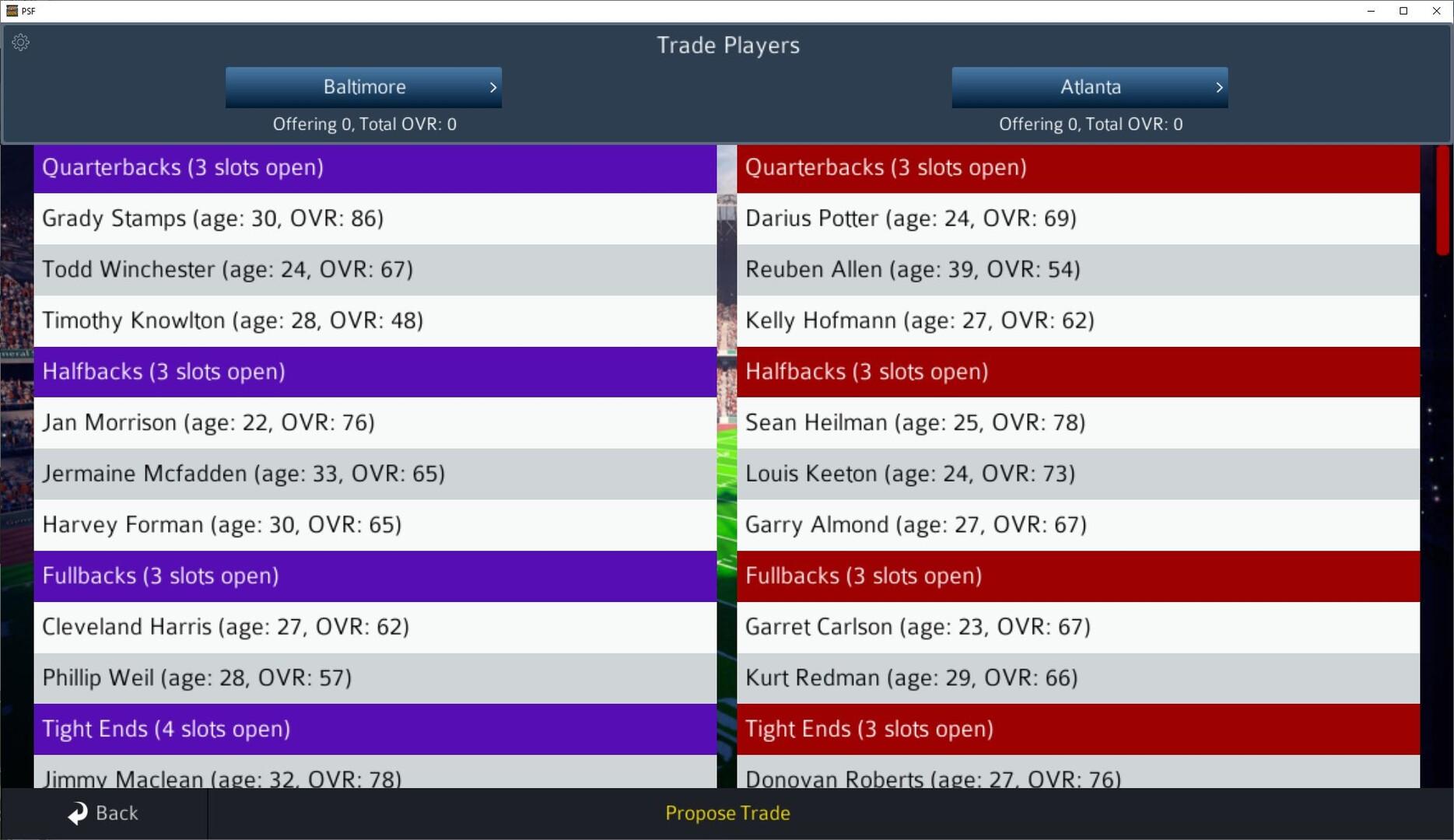1454x840 pixels.
Task: Expand the Baltimore team selector
Action: point(363,87)
